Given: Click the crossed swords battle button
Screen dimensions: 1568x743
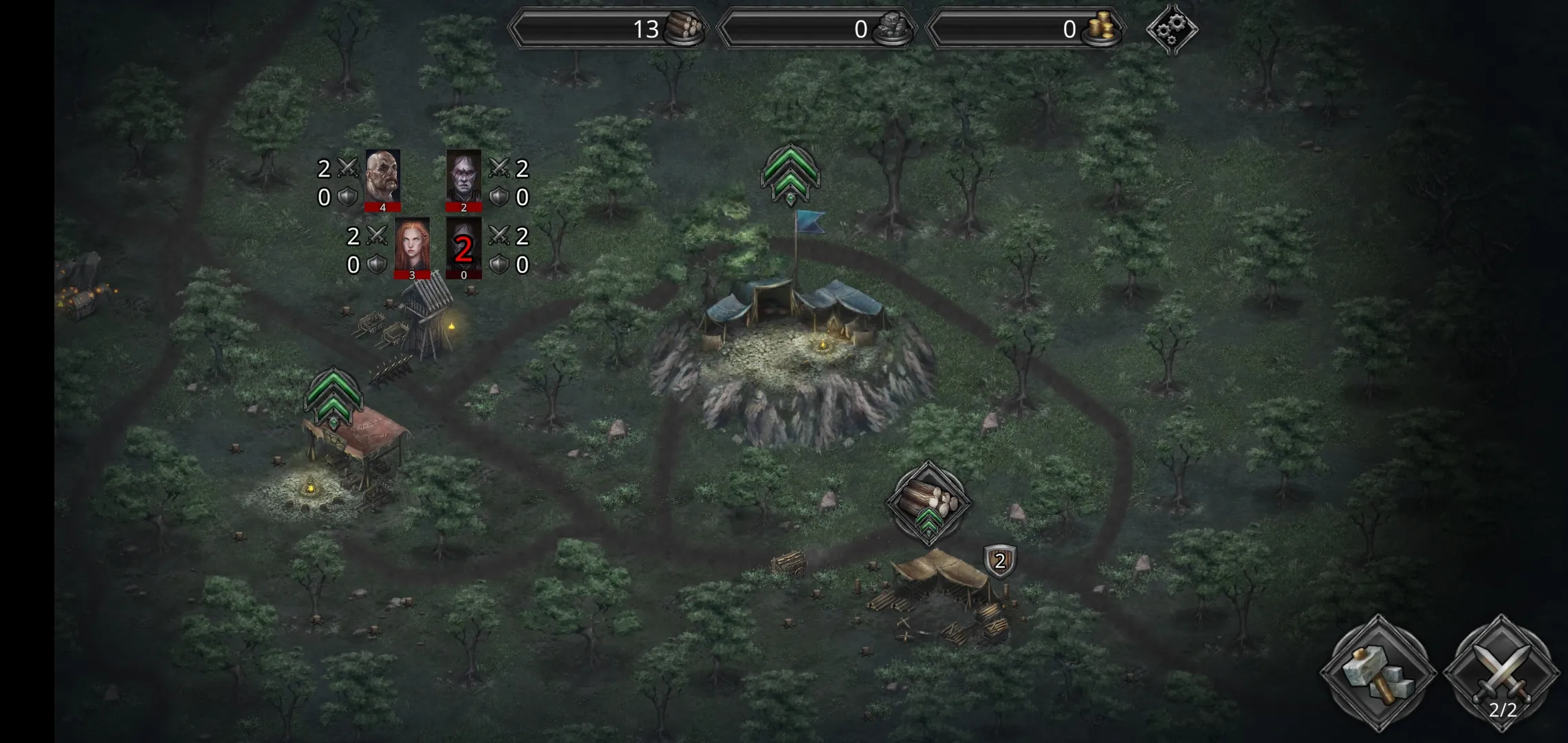Looking at the screenshot, I should 1501,674.
